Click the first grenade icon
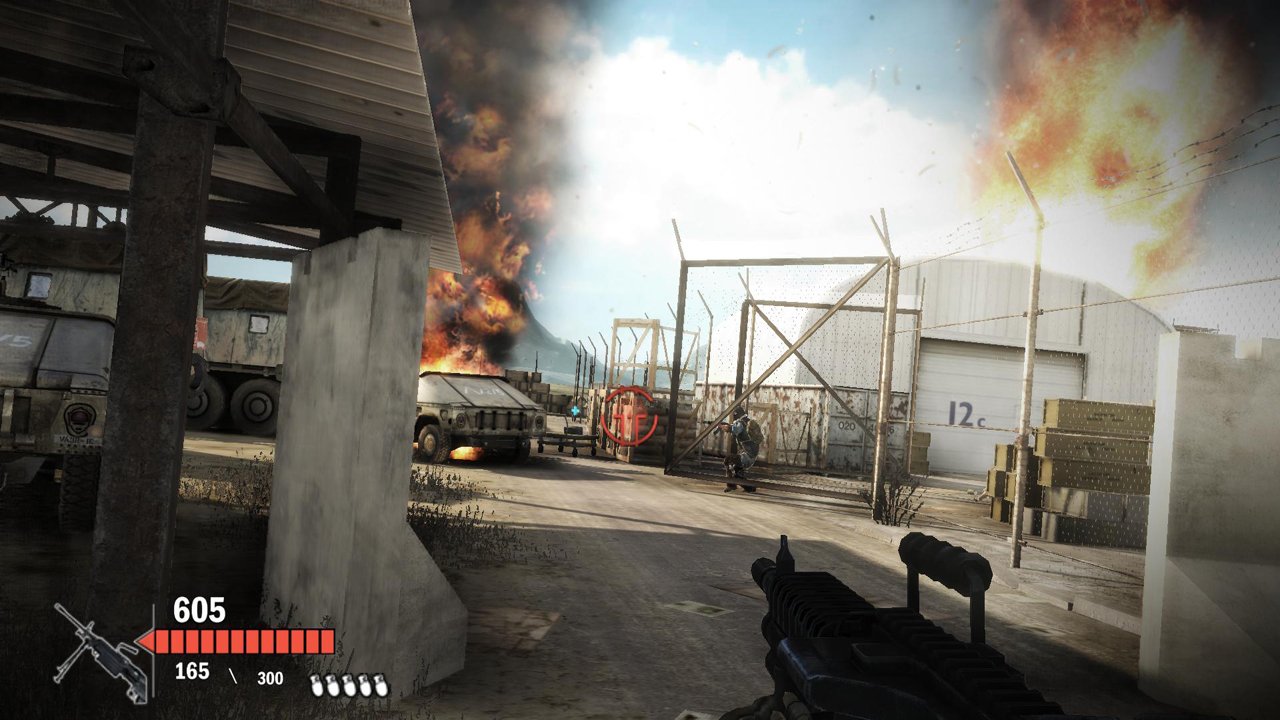This screenshot has width=1280, height=720. click(316, 685)
